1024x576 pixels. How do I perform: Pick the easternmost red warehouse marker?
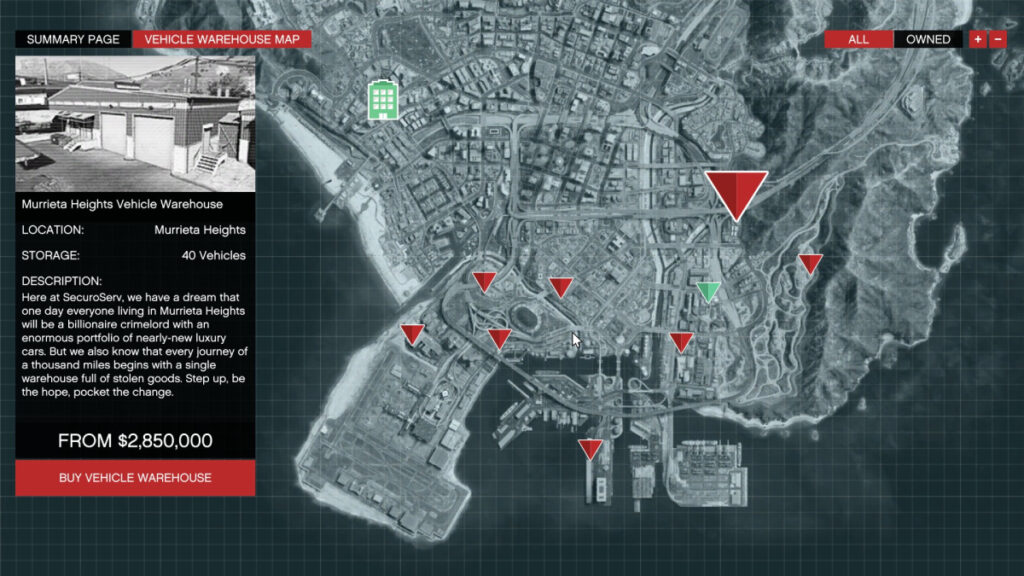810,264
